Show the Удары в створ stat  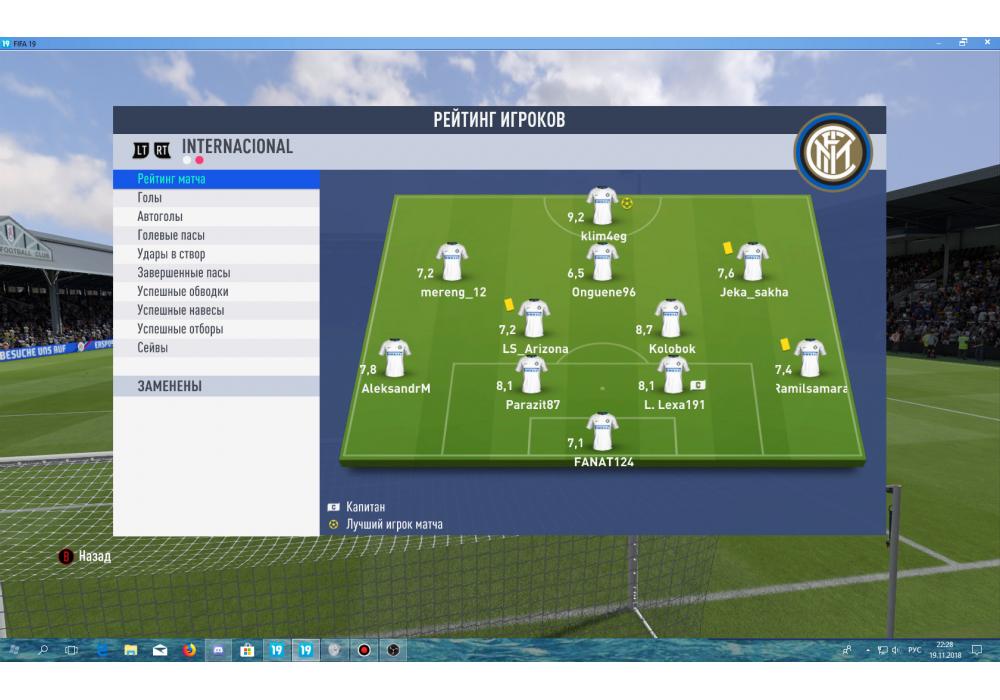[171, 255]
